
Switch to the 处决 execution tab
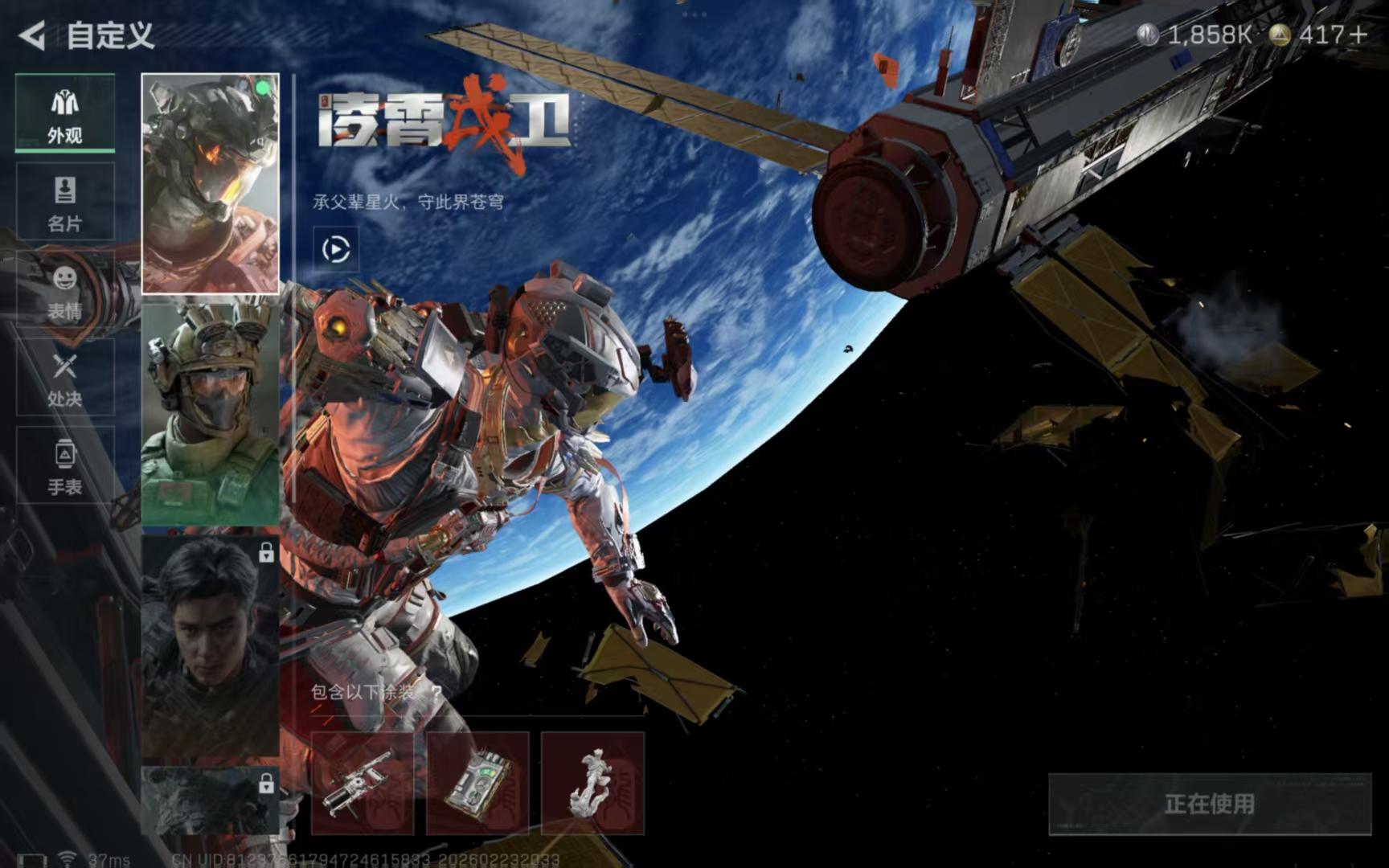point(65,379)
